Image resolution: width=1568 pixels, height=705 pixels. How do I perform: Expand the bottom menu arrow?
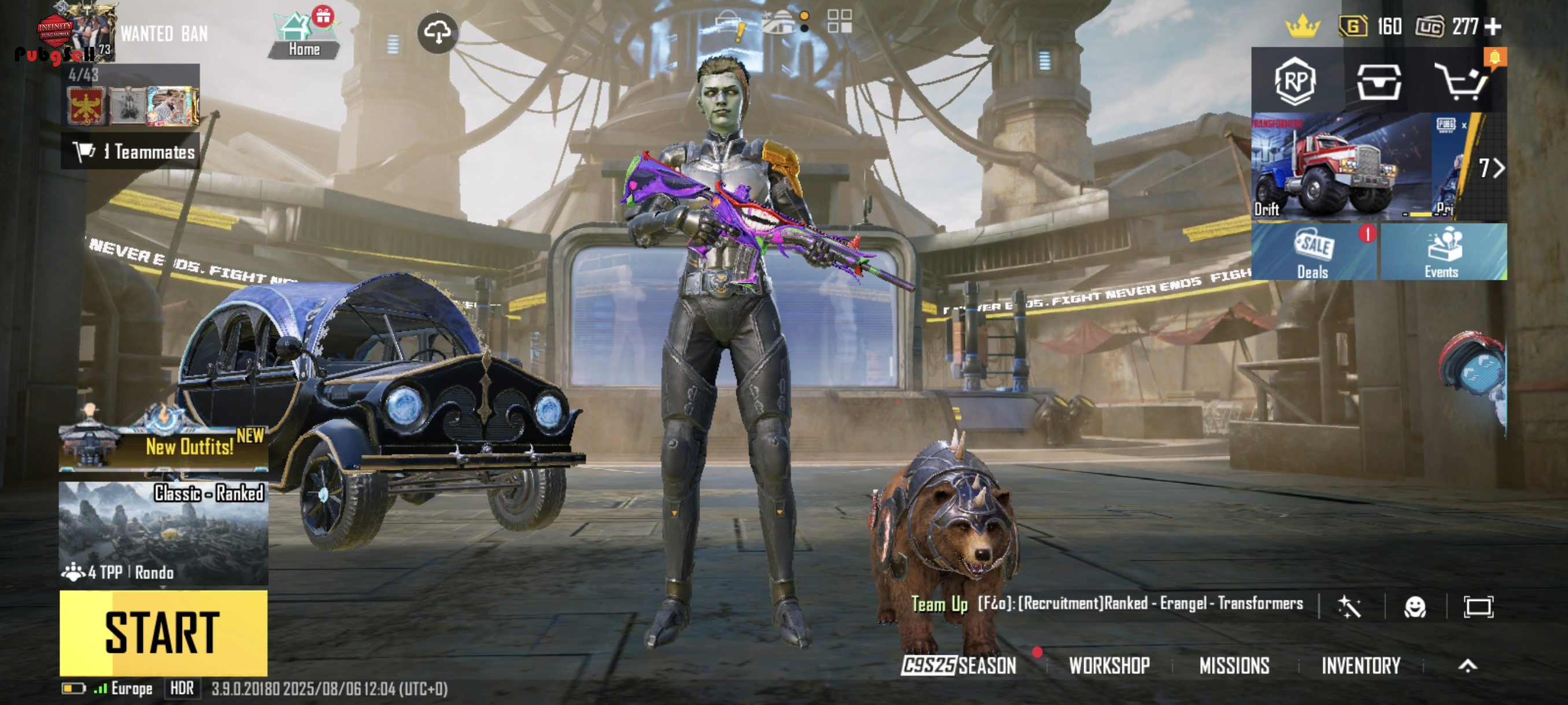1467,666
